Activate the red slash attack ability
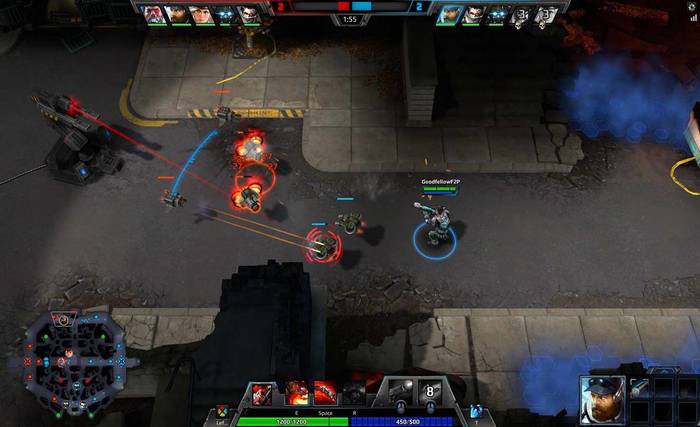The image size is (700, 427). [262, 393]
